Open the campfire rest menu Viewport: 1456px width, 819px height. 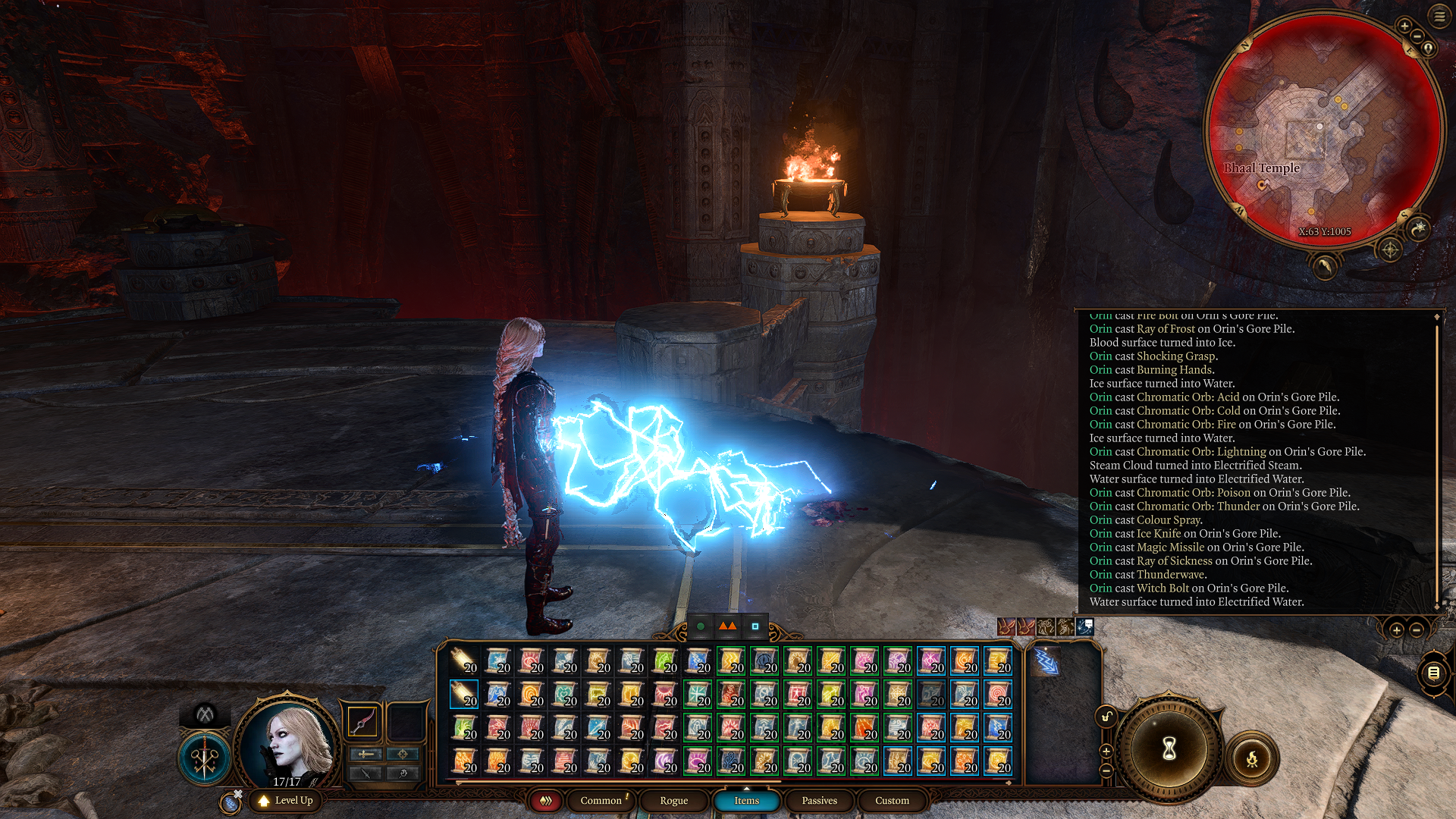(x=1252, y=758)
